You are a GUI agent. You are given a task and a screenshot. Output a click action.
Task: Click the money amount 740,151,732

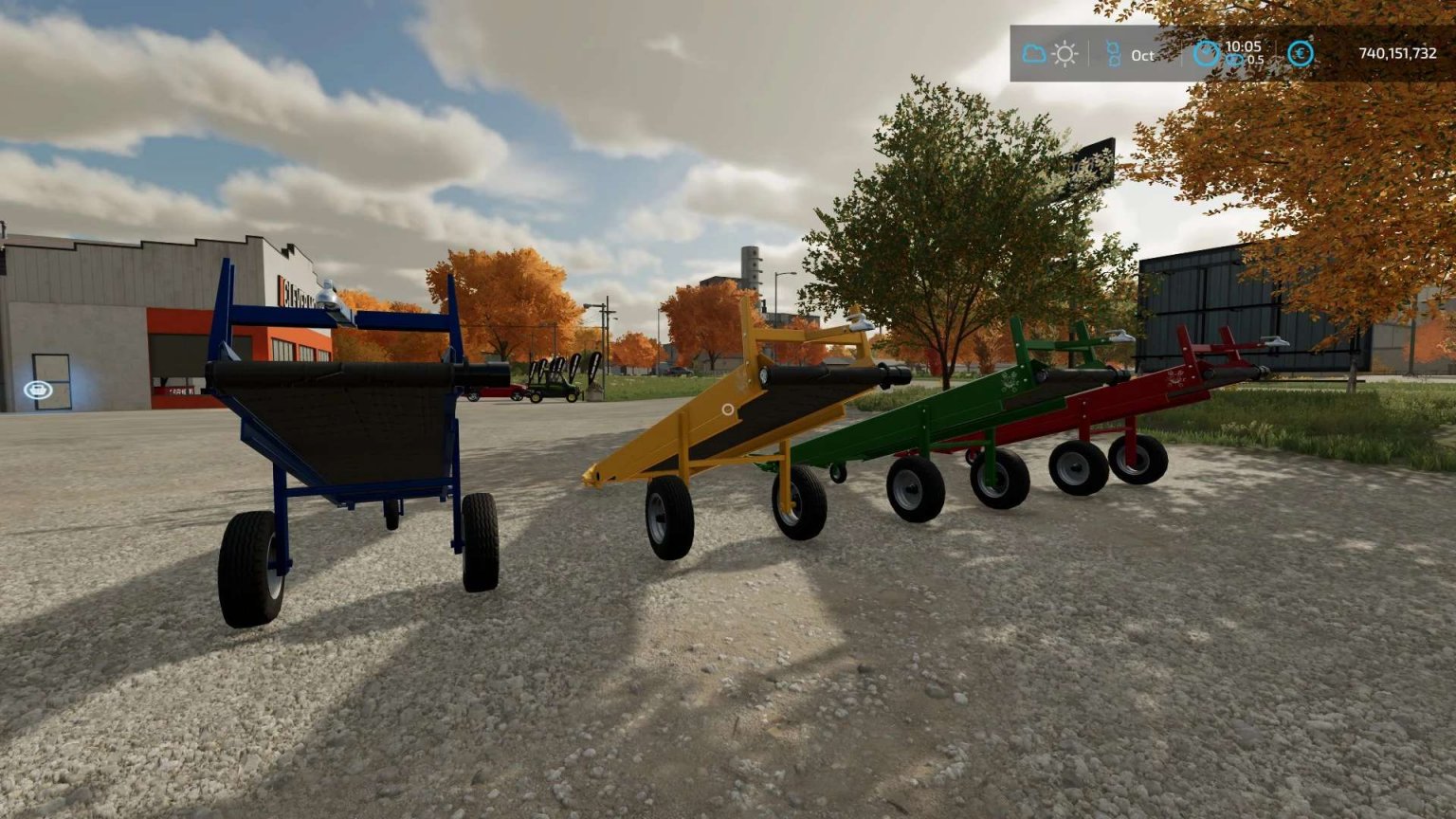pos(1397,53)
